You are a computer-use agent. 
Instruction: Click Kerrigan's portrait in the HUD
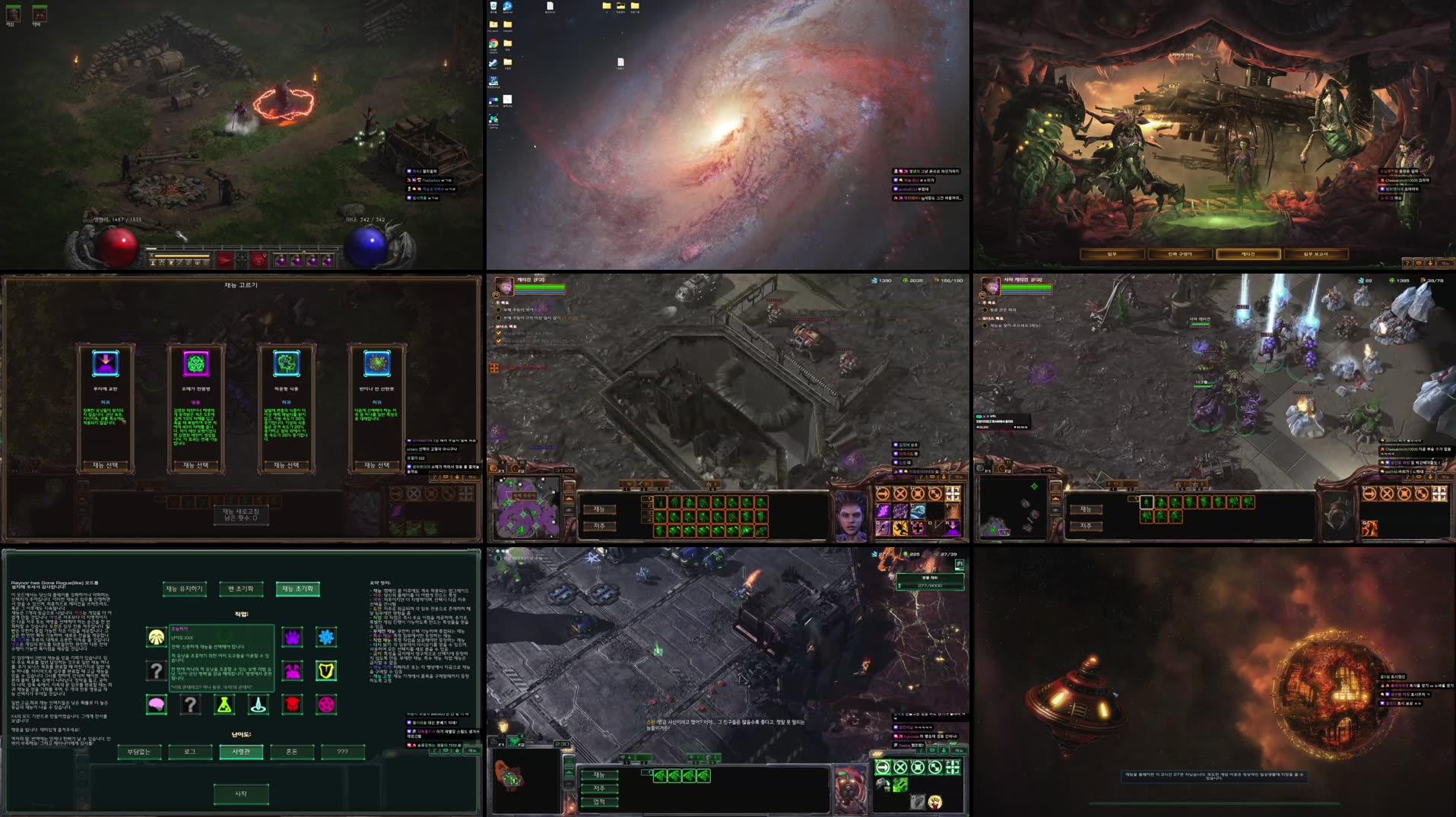pos(852,511)
